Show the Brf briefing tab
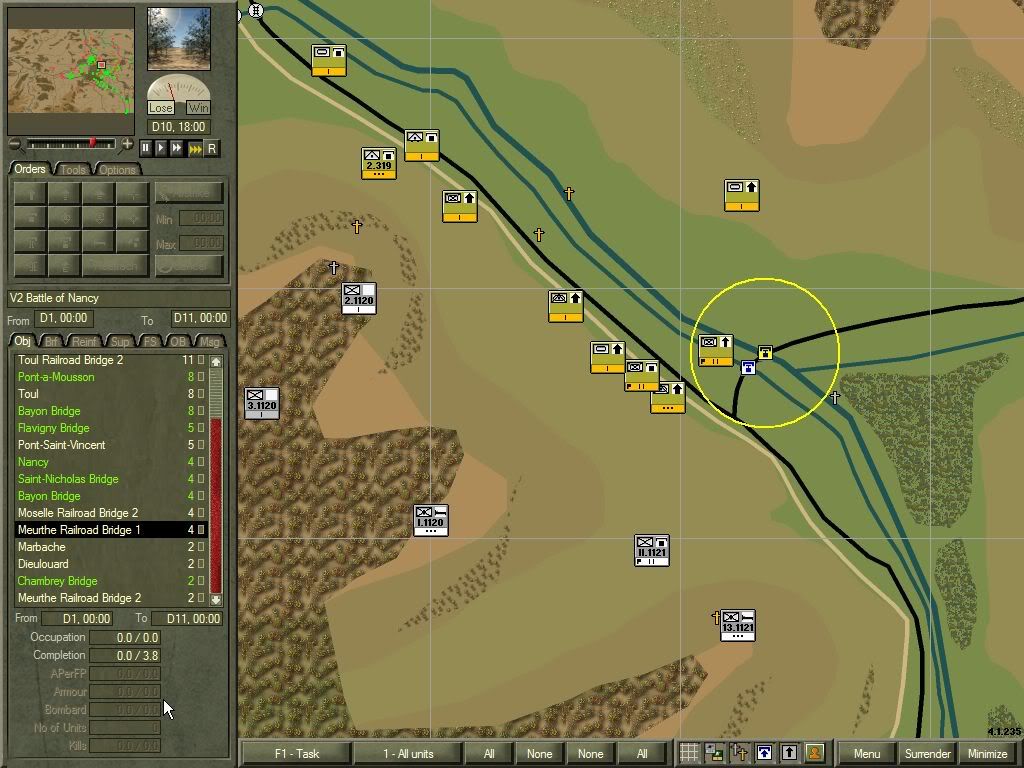Image resolution: width=1024 pixels, height=768 pixels. (52, 342)
